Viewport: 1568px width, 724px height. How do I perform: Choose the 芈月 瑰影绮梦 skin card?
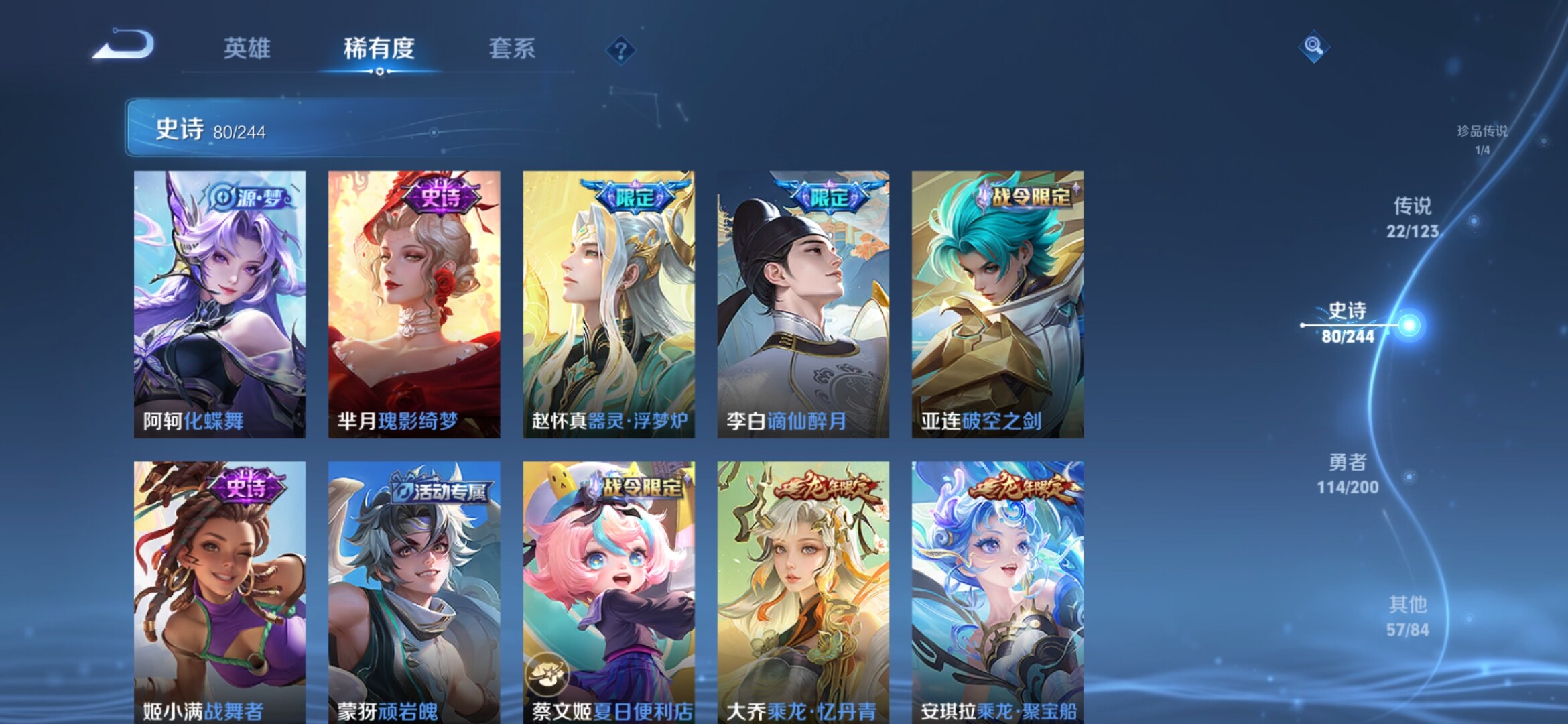point(414,304)
